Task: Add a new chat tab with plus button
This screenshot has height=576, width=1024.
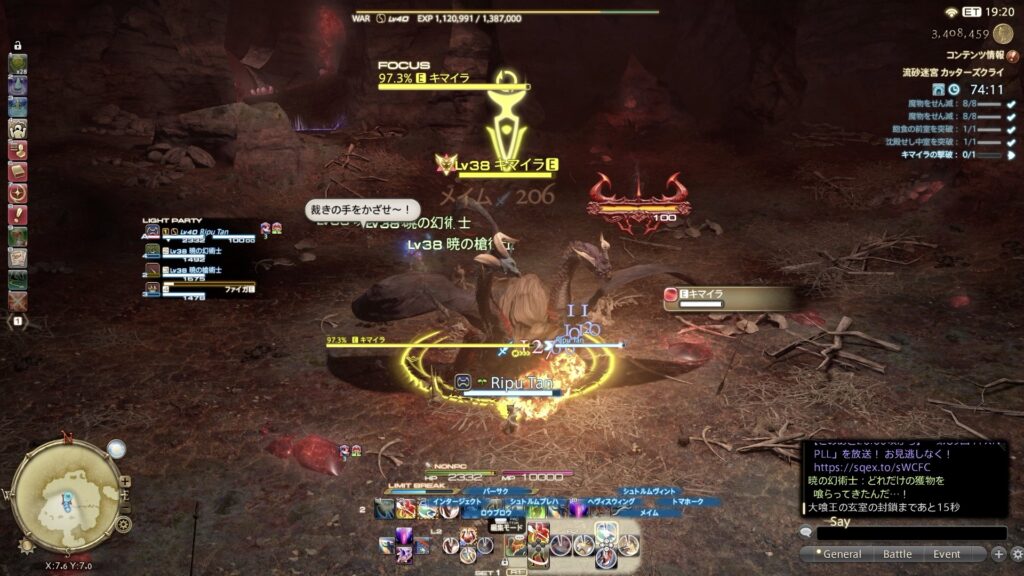Action: pyautogui.click(x=998, y=554)
